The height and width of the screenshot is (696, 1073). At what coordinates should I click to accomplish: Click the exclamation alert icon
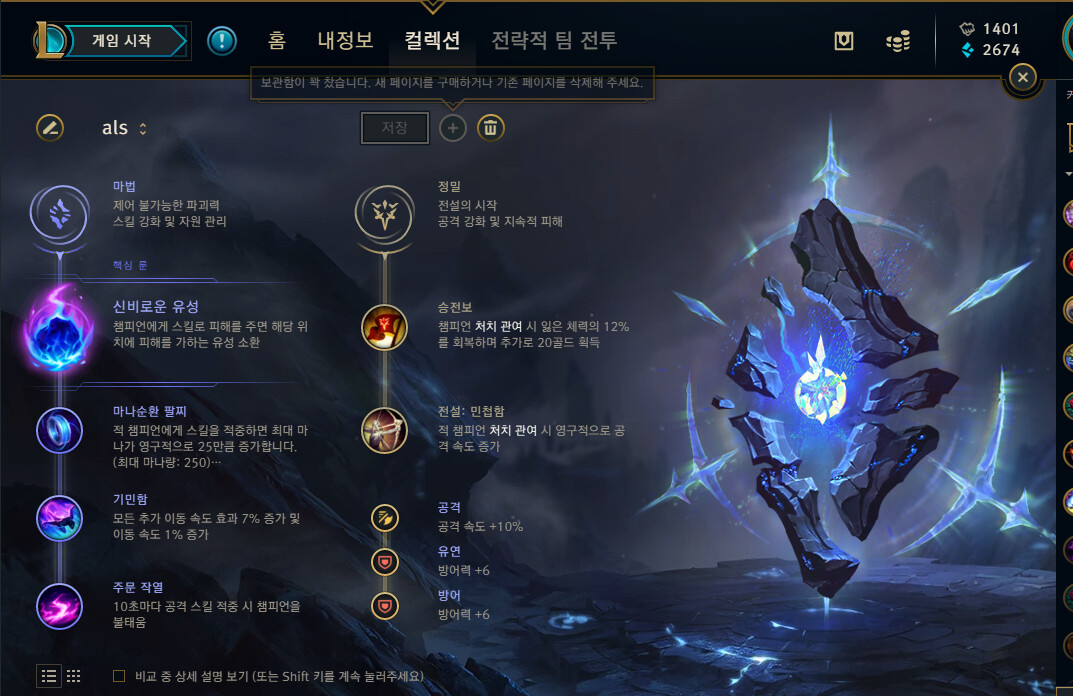[222, 41]
